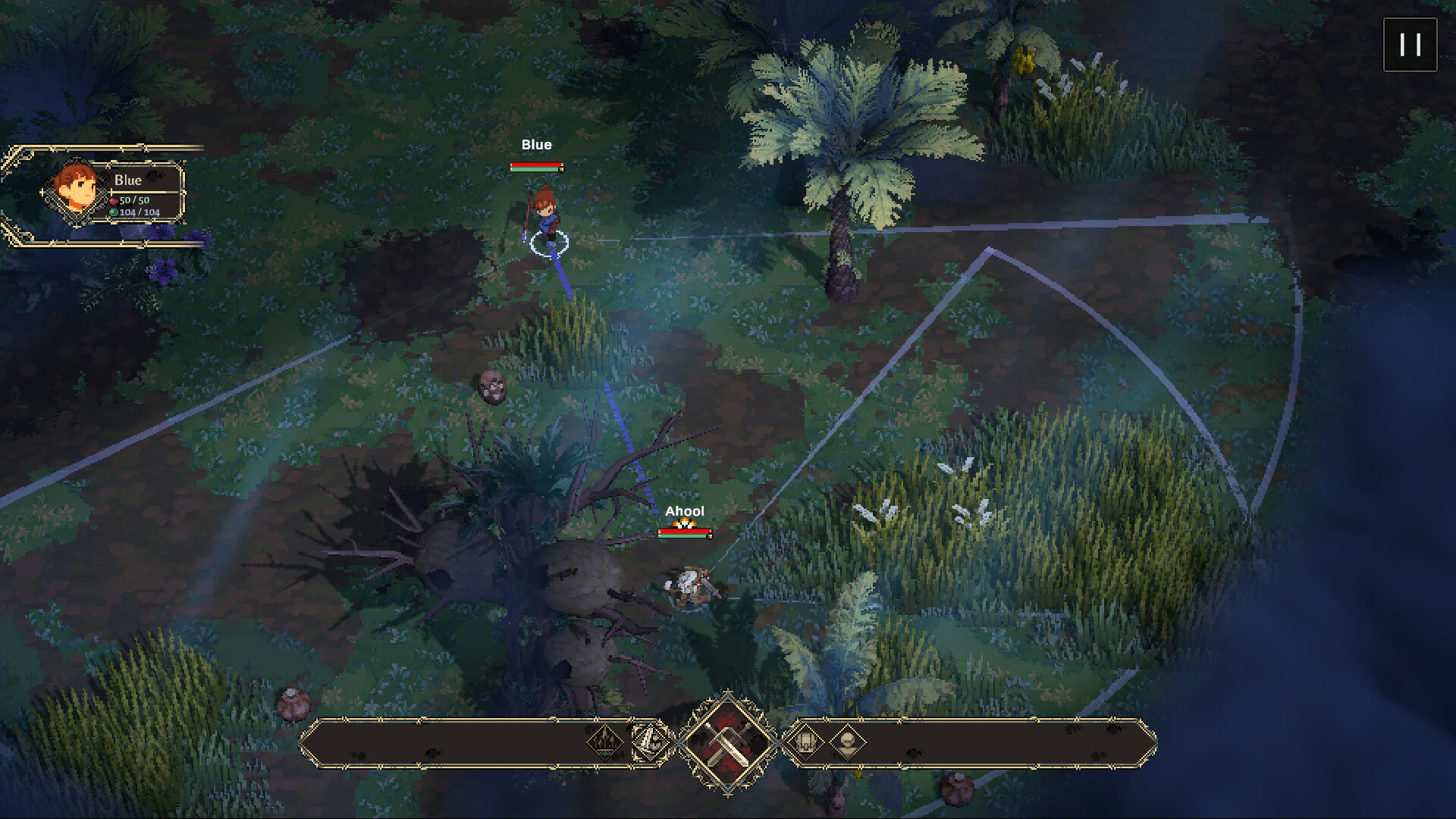Click the Ahool nameplate text
1456x819 pixels.
pos(684,511)
